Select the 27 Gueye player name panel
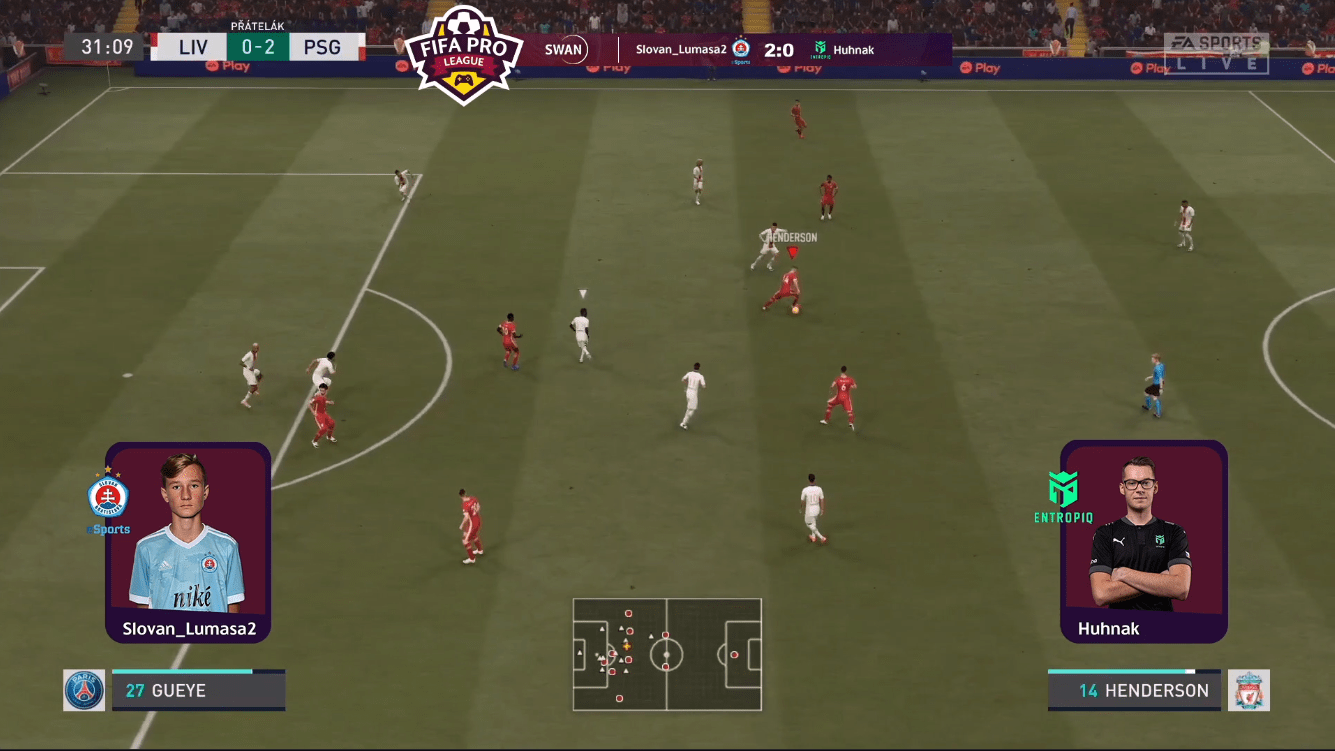 (x=198, y=690)
